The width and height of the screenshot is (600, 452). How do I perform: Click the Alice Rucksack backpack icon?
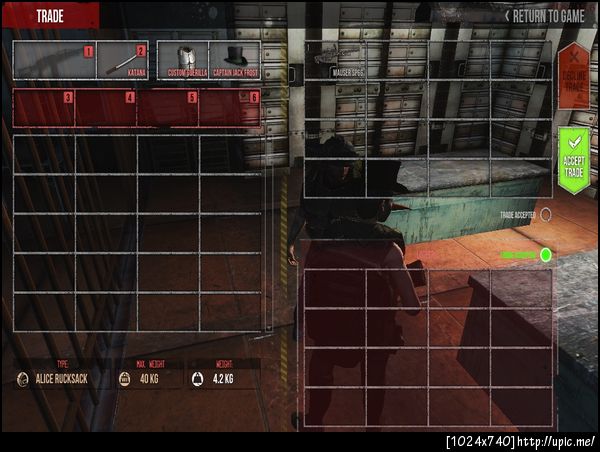pyautogui.click(x=23, y=379)
